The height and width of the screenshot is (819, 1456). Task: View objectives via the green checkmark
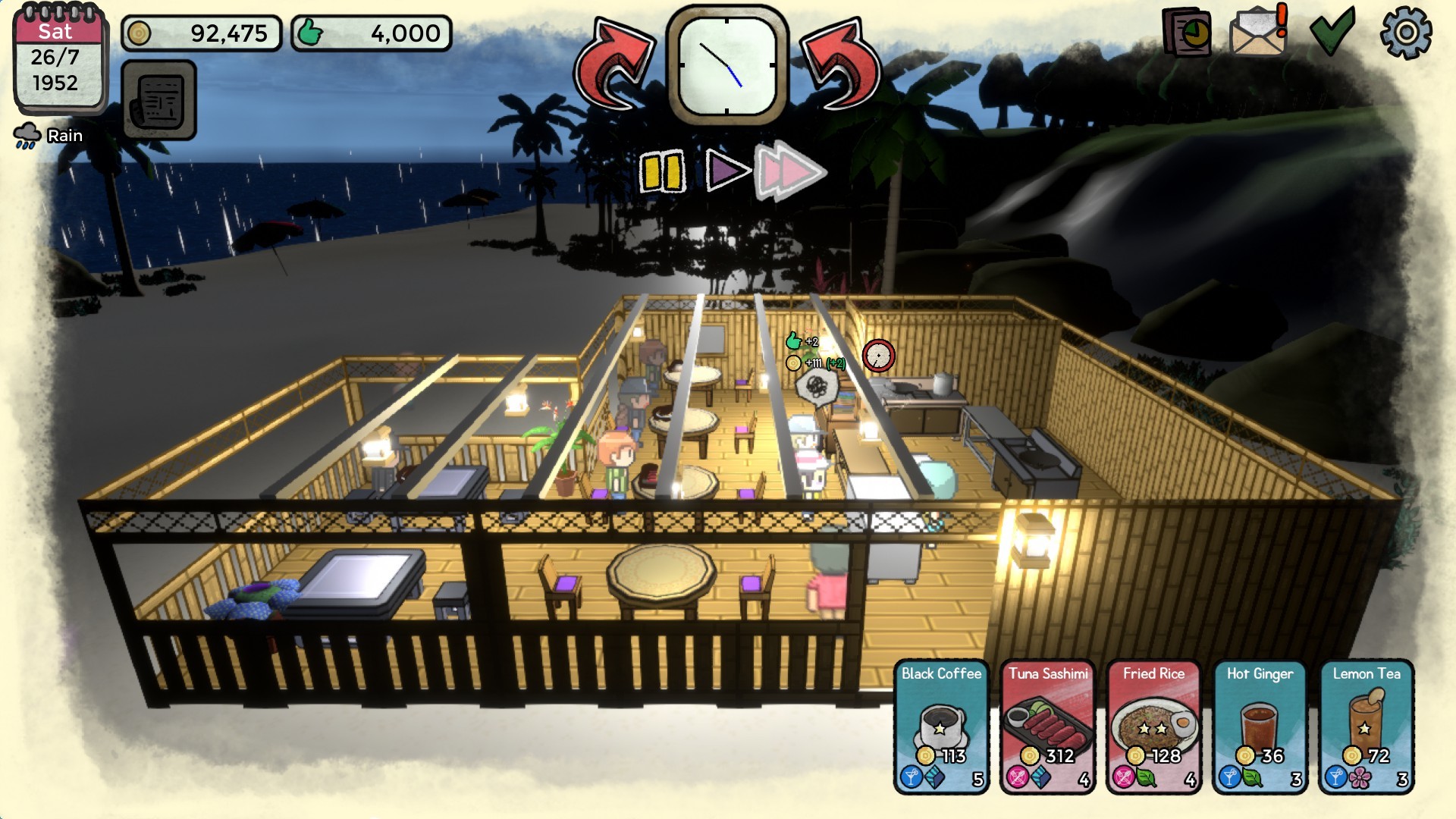tap(1332, 33)
